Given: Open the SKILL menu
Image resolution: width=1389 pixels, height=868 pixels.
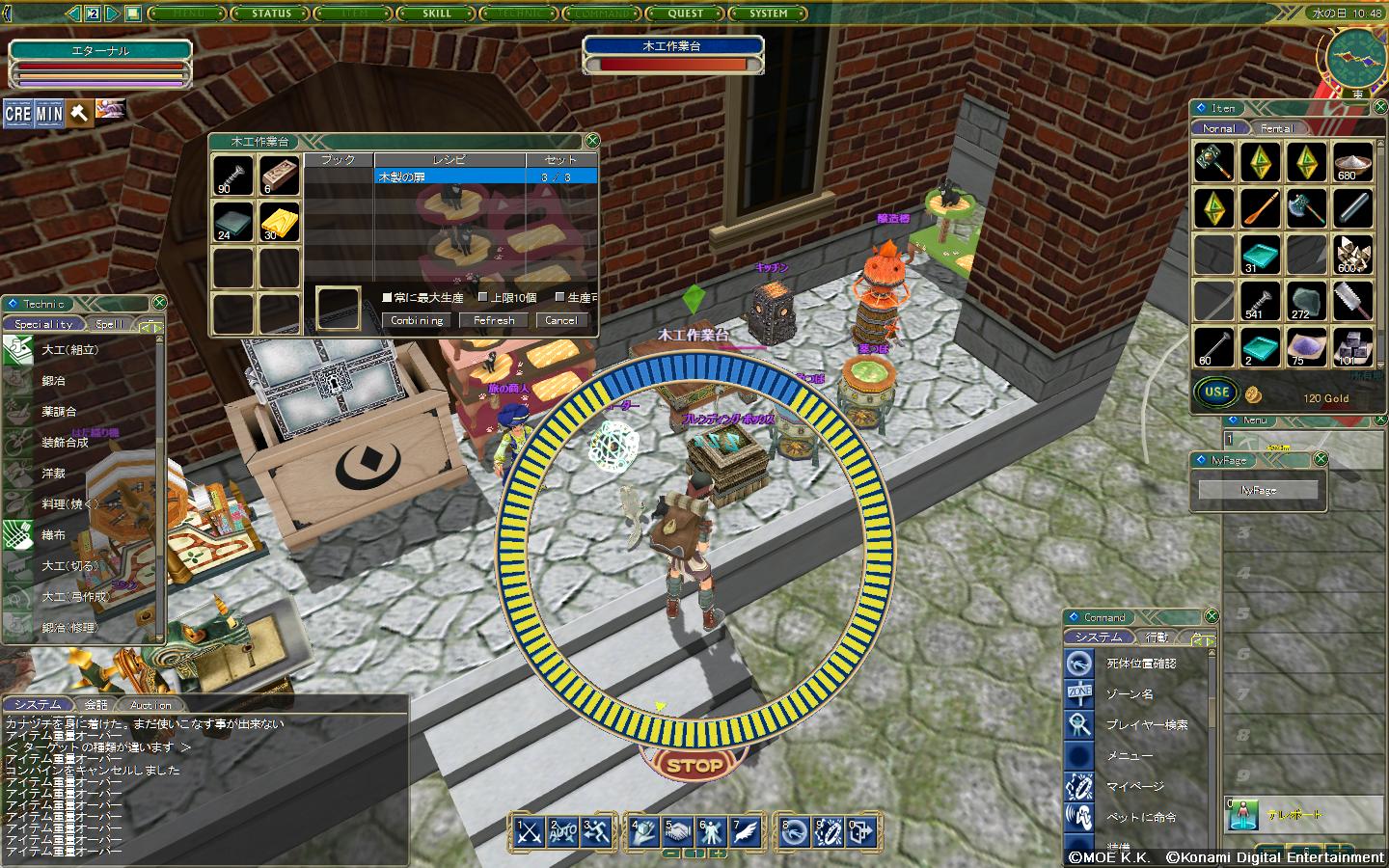Looking at the screenshot, I should 437,14.
